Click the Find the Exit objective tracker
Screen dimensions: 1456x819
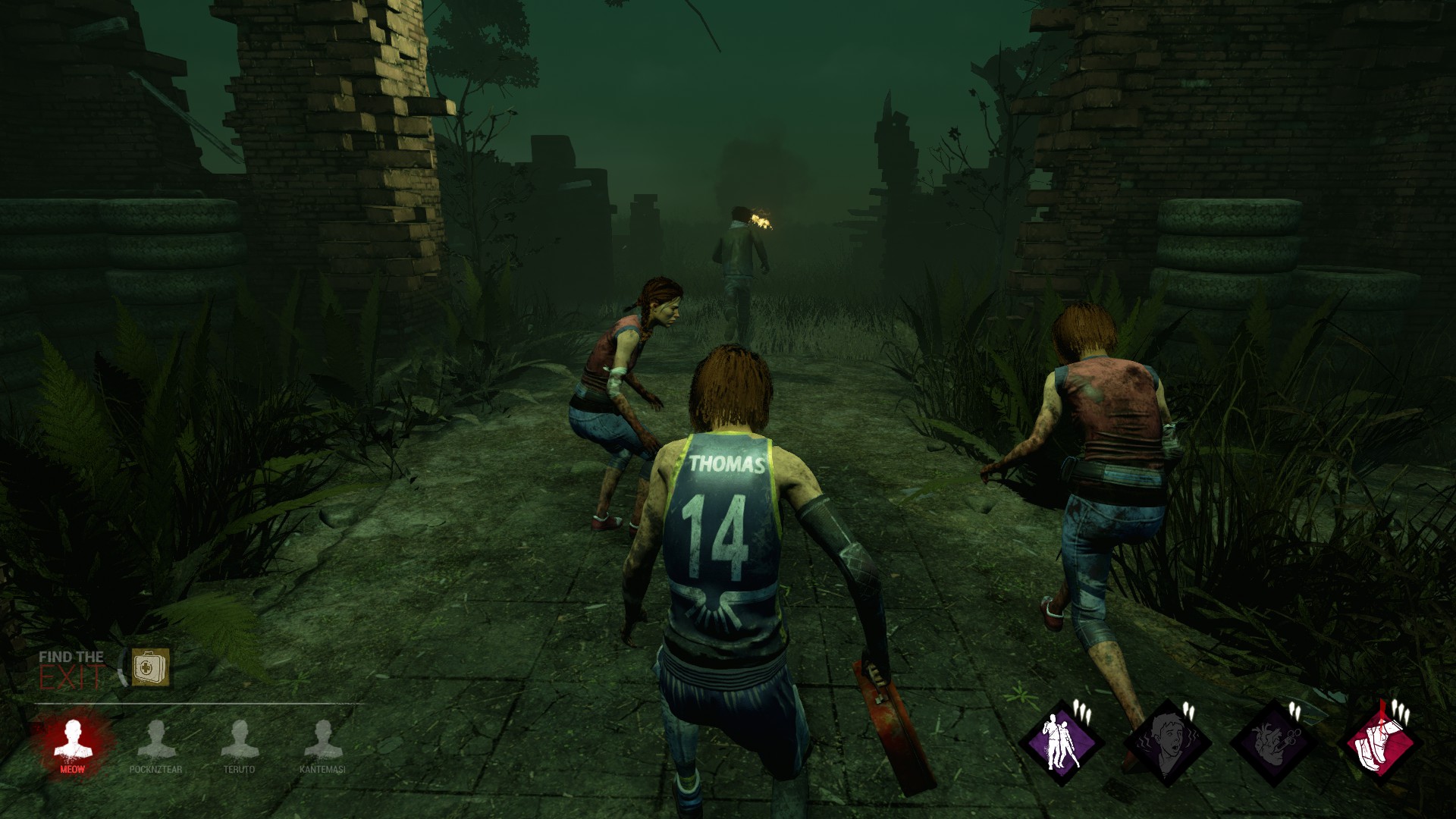click(x=71, y=670)
